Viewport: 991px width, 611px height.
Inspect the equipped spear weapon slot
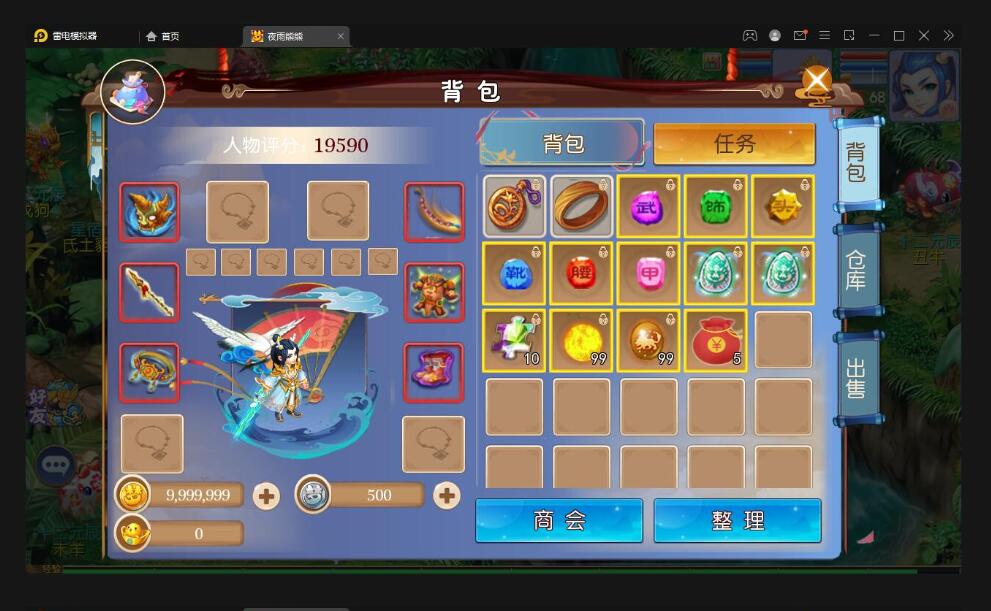[x=150, y=292]
